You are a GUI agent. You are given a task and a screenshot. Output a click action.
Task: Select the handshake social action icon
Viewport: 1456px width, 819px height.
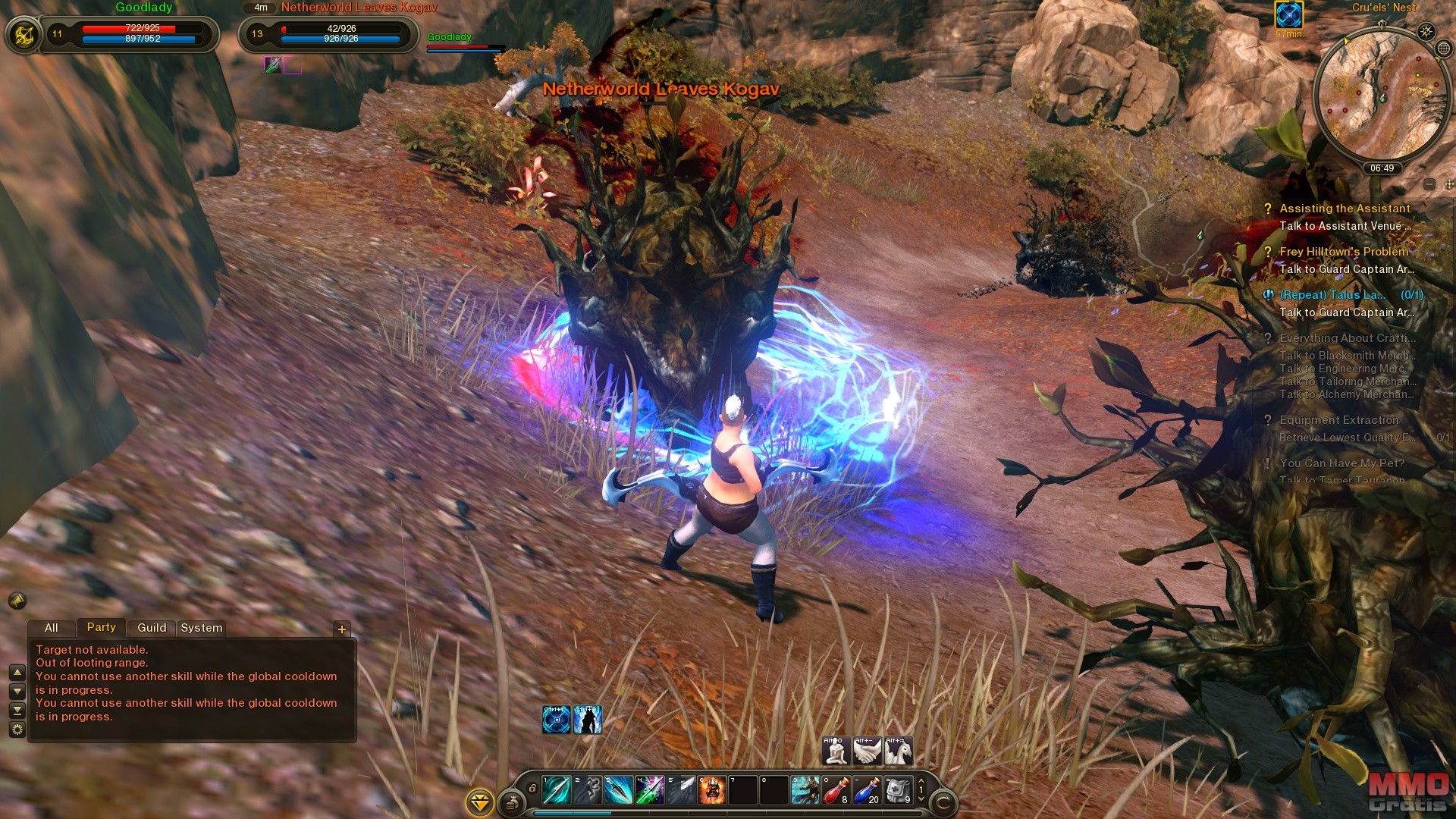pos(867,751)
